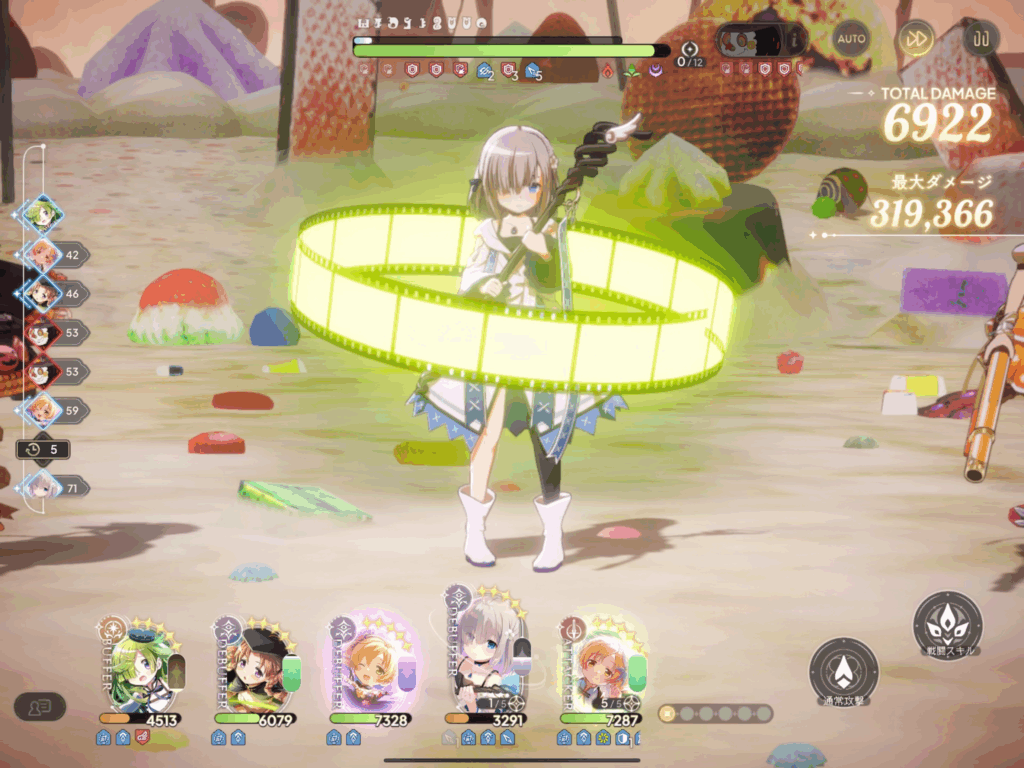Open the chat log button
Image resolution: width=1024 pixels, height=768 pixels.
(x=40, y=706)
